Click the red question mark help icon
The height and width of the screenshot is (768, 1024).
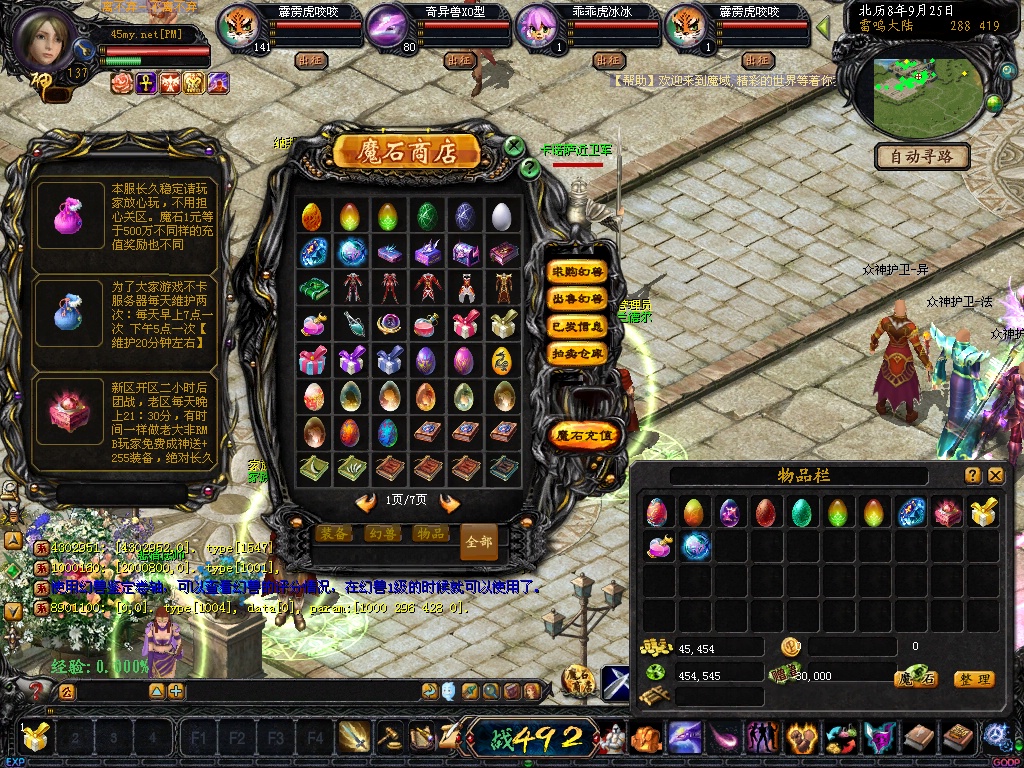pyautogui.click(x=36, y=691)
